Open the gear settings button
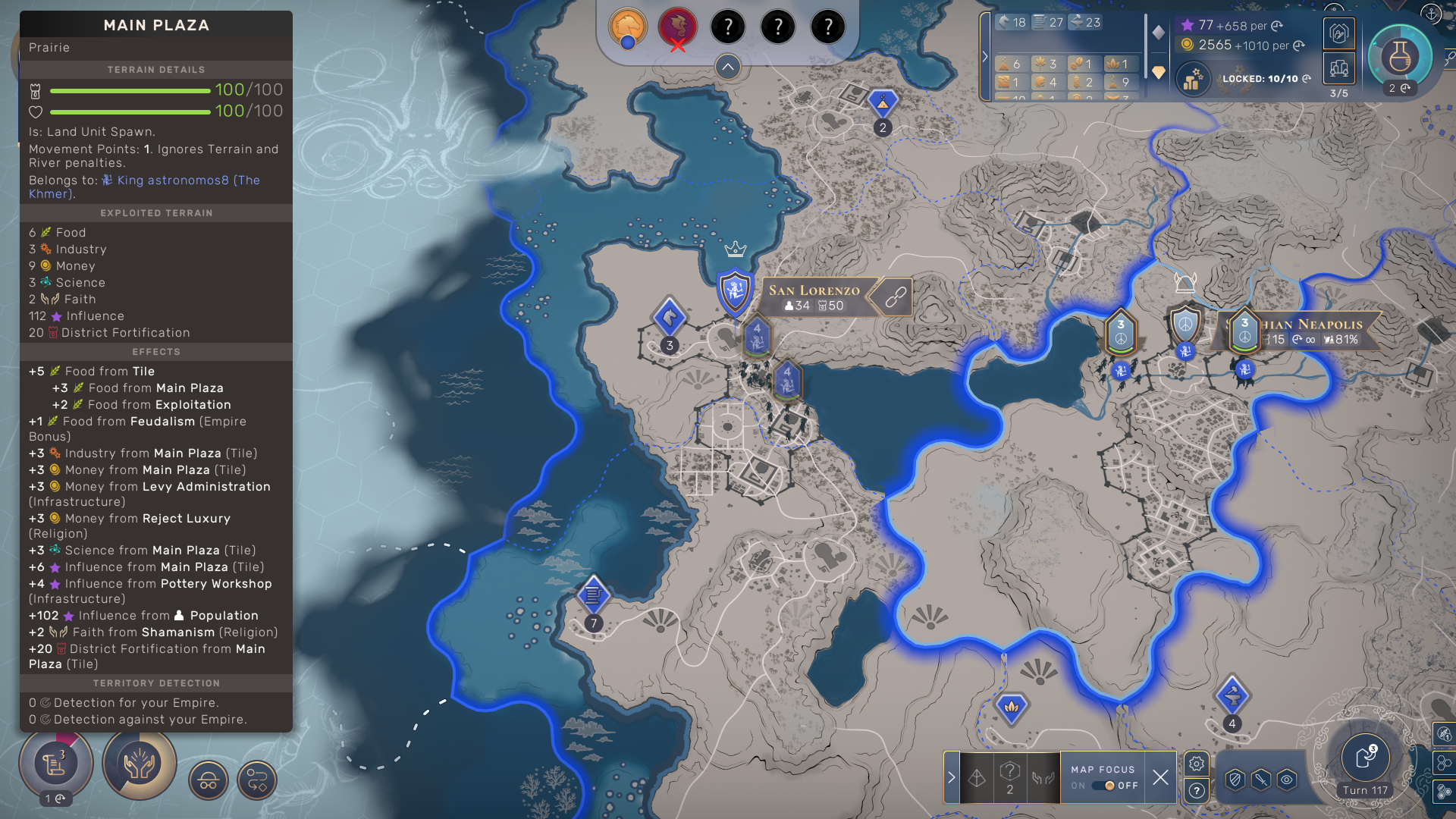 coord(1197,764)
